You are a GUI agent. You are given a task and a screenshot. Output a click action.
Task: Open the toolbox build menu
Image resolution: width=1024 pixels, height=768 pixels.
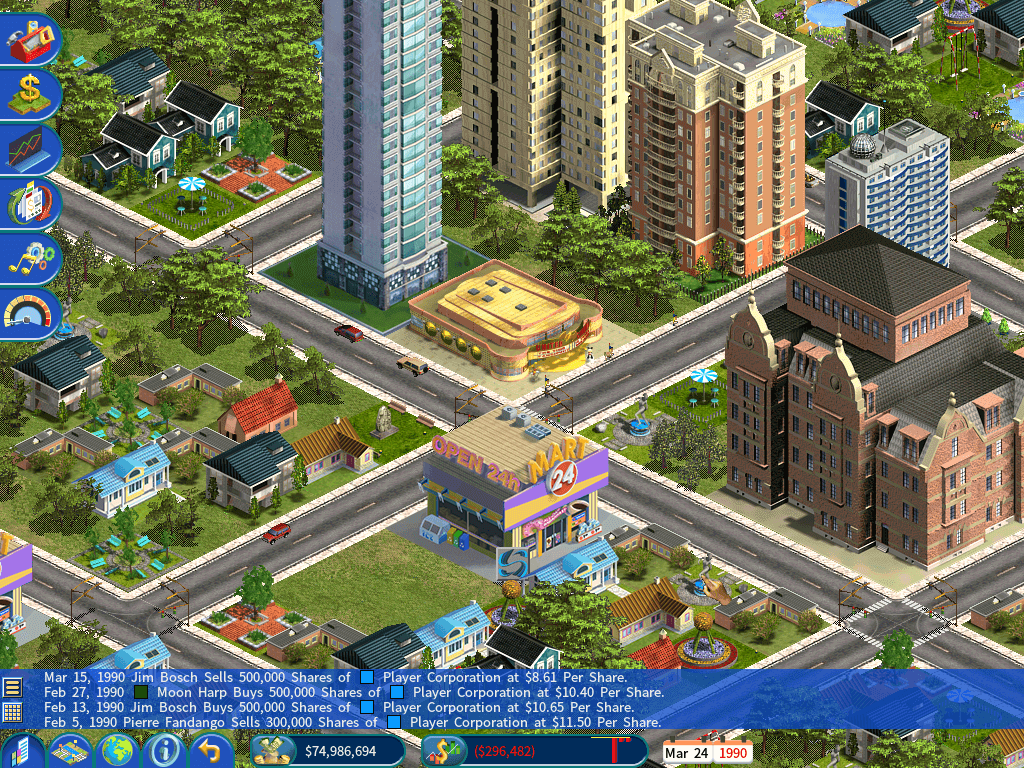pyautogui.click(x=30, y=40)
